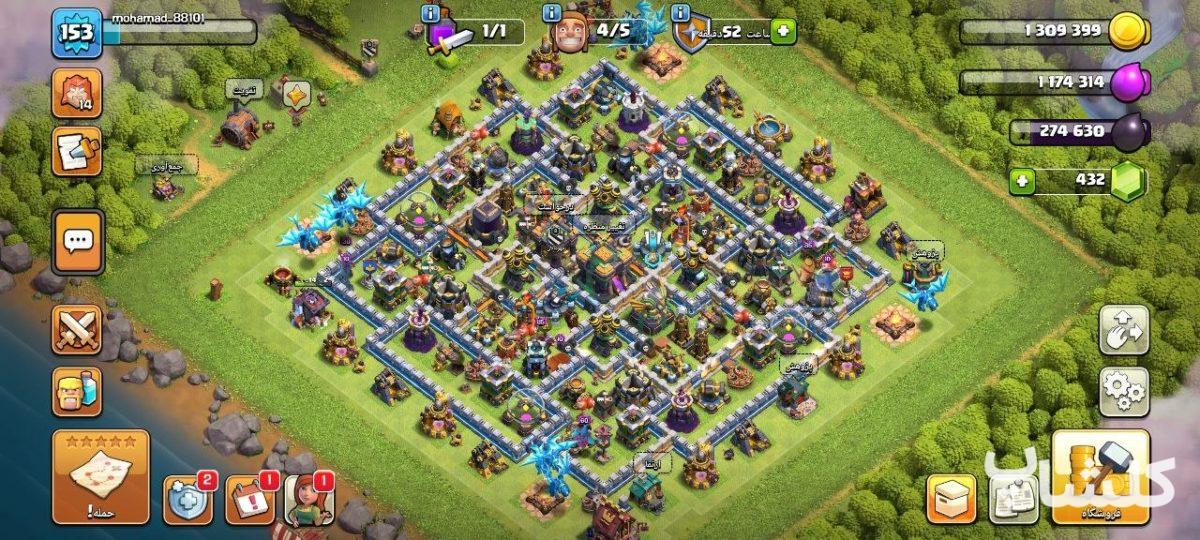
Task: Click the green plus to buy gems
Action: [1022, 181]
